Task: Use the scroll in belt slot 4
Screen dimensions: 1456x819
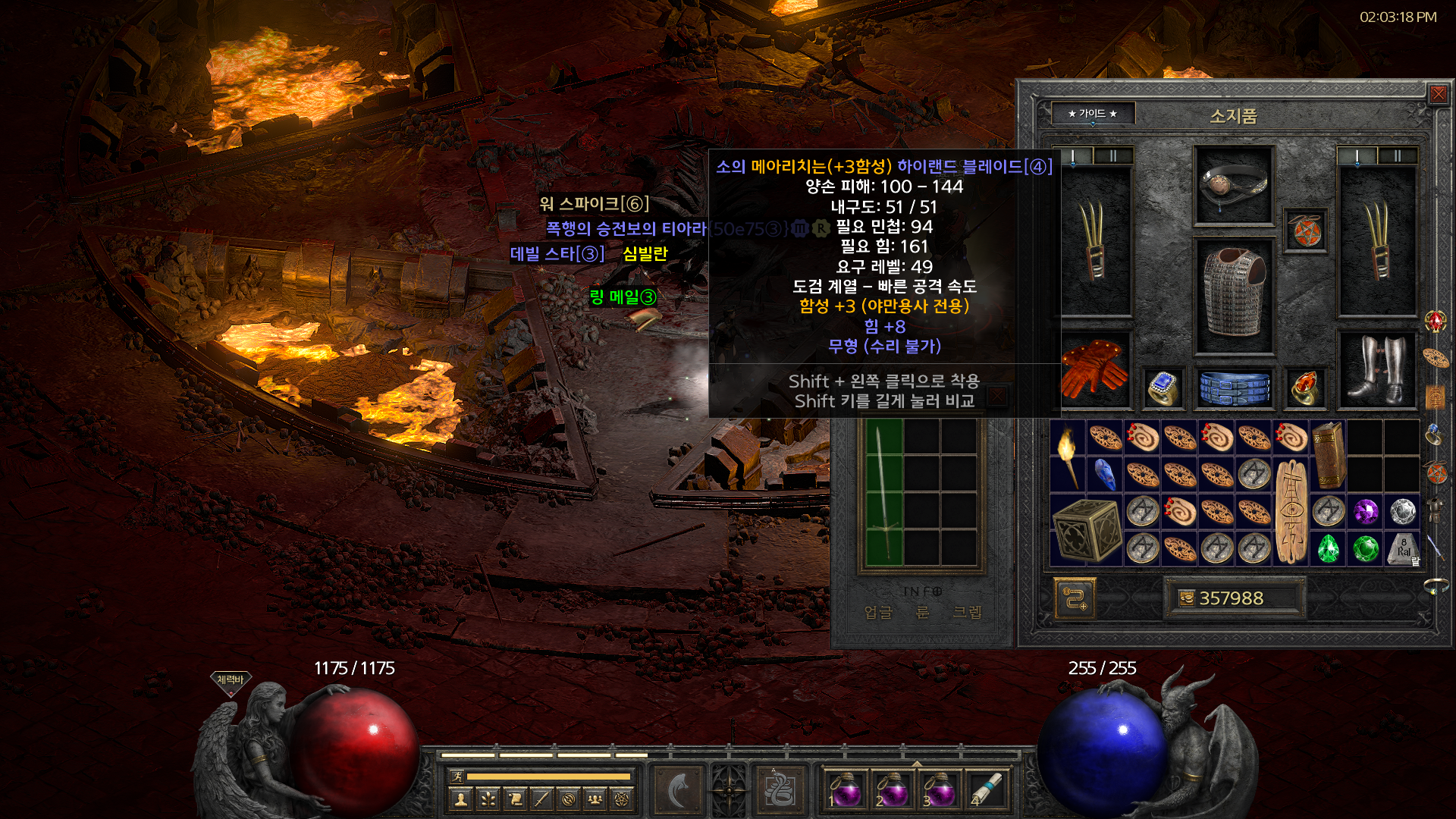Action: [986, 789]
